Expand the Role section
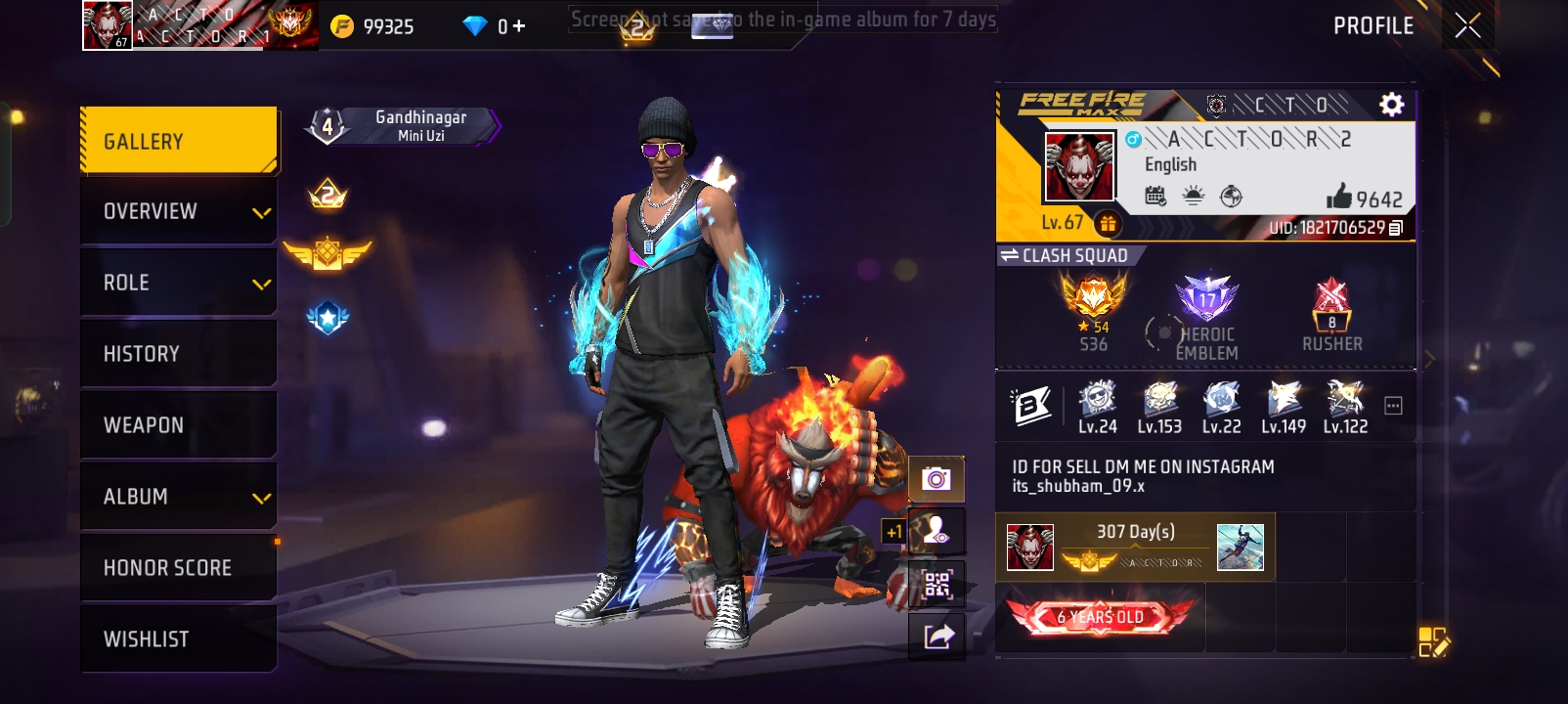The width and height of the screenshot is (1568, 704). point(178,282)
